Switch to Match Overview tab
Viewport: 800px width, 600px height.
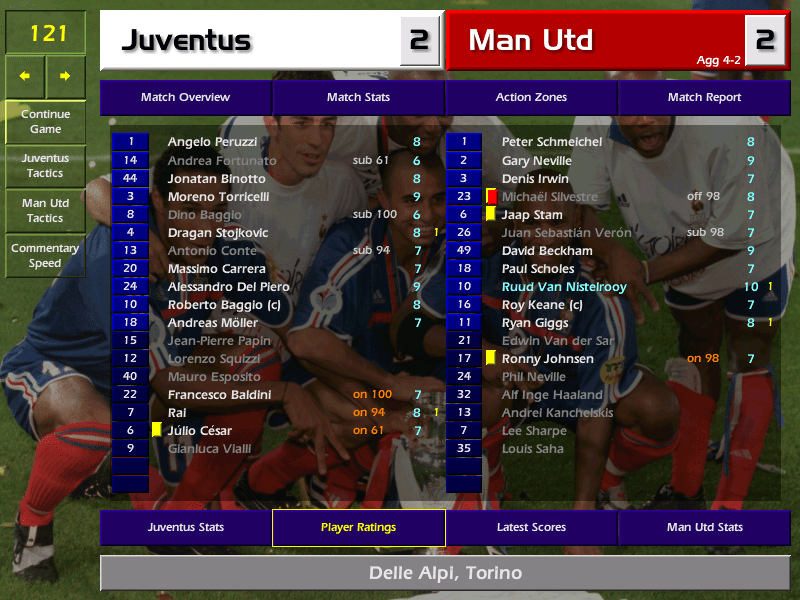pyautogui.click(x=185, y=98)
